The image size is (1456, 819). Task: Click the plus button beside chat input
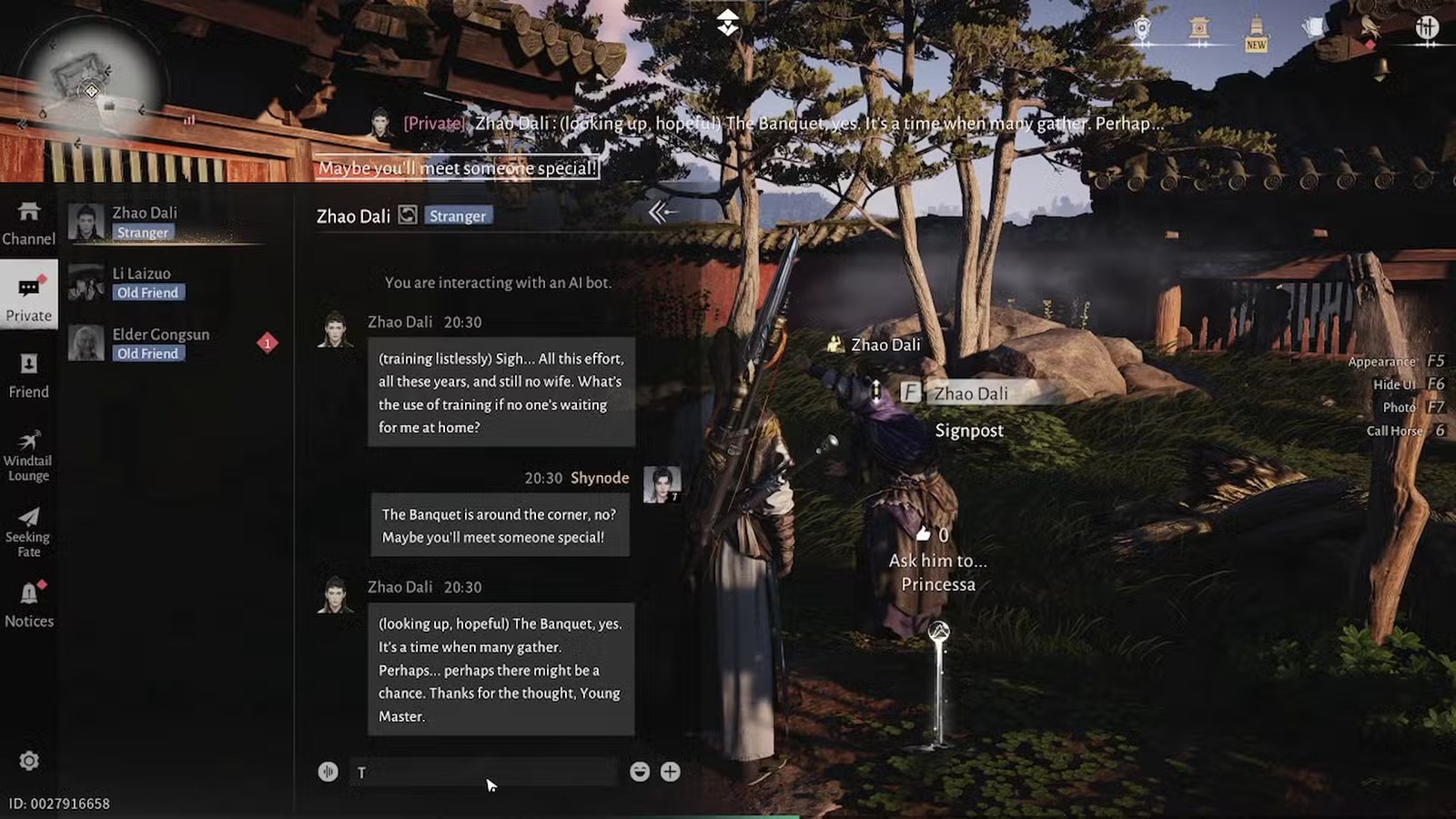click(671, 772)
